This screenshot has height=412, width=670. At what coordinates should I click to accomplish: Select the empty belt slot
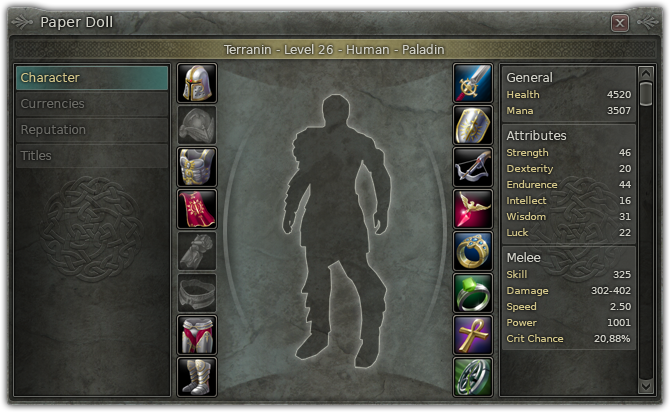coord(197,293)
